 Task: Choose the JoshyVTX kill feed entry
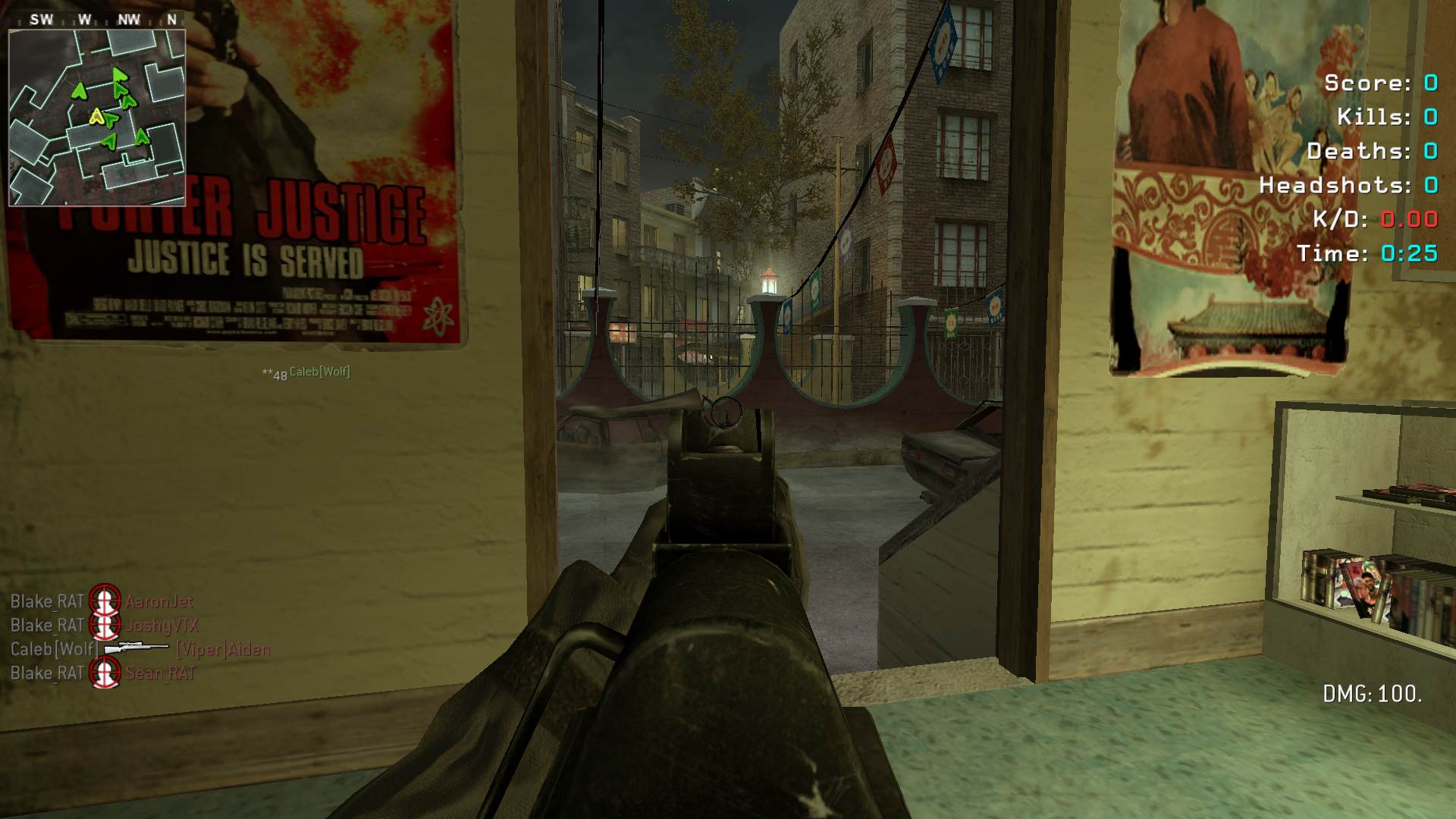point(104,626)
